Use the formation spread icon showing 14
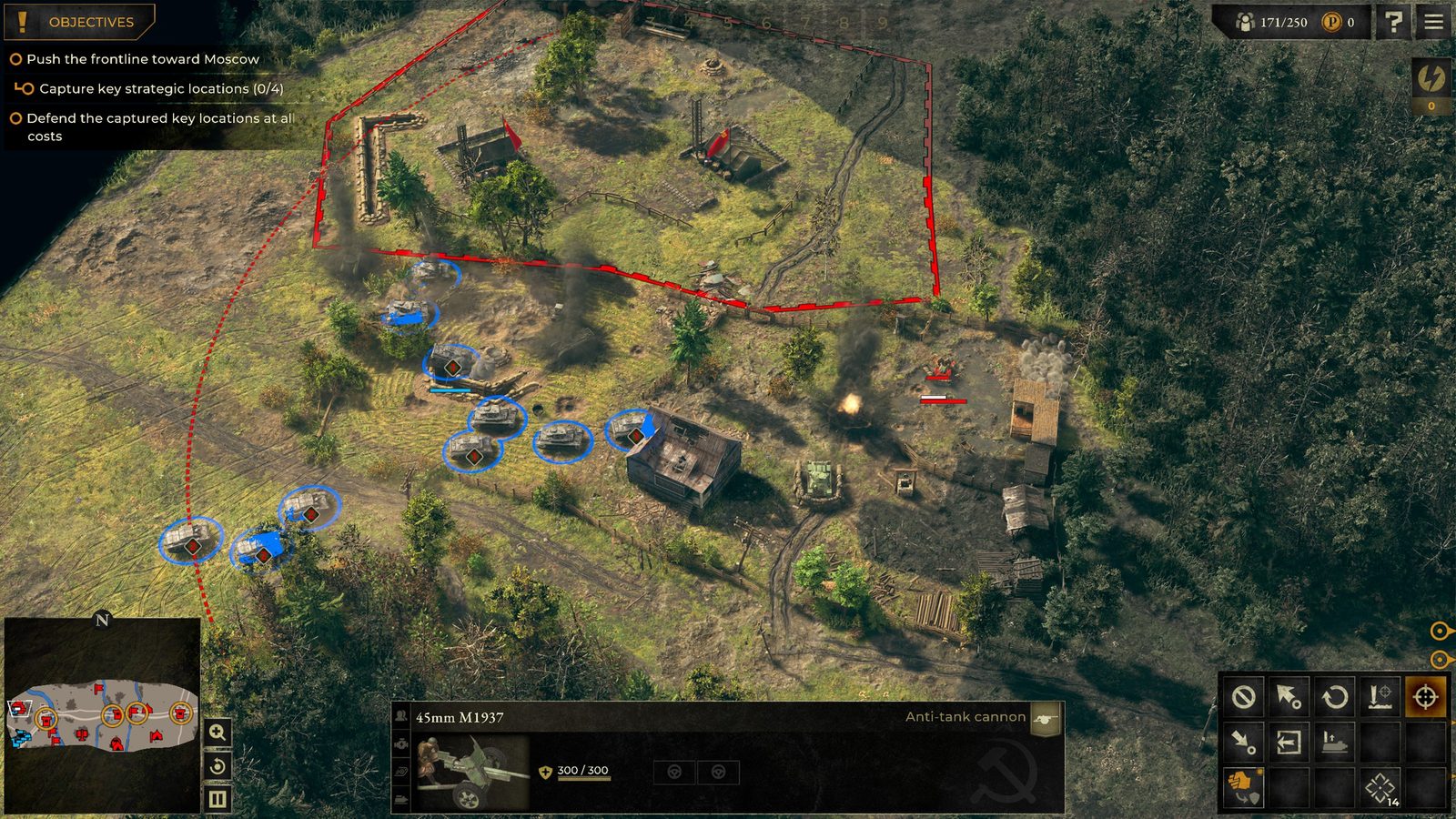Image resolution: width=1456 pixels, height=819 pixels. pos(1380,788)
